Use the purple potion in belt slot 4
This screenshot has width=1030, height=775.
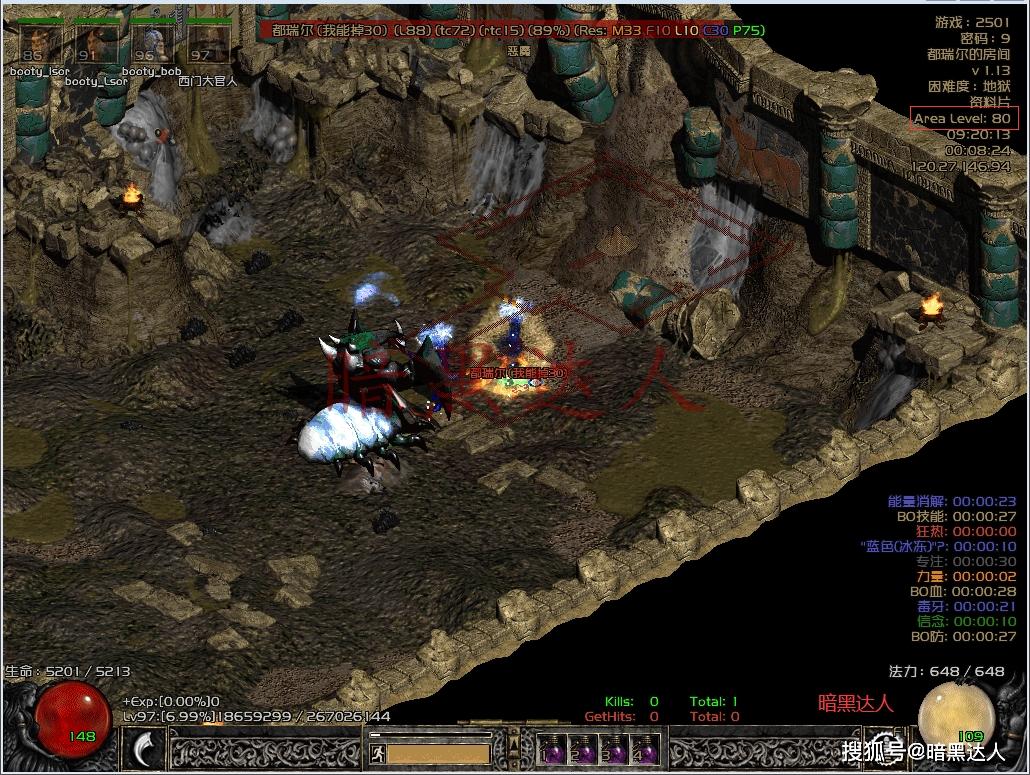[644, 749]
